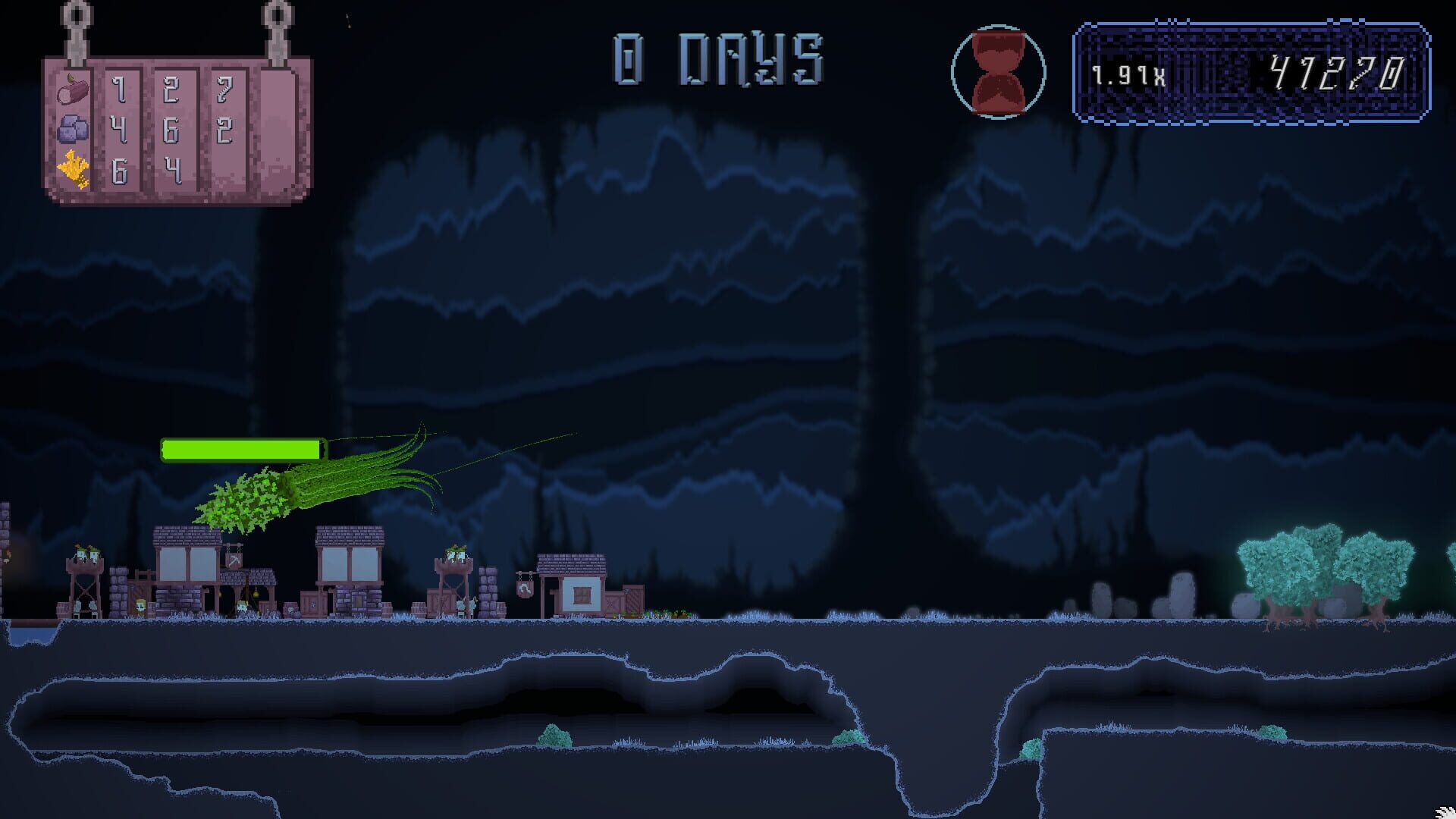Click the hanging lantern under the mine awning
This screenshot has width=1456, height=819.
click(x=256, y=594)
